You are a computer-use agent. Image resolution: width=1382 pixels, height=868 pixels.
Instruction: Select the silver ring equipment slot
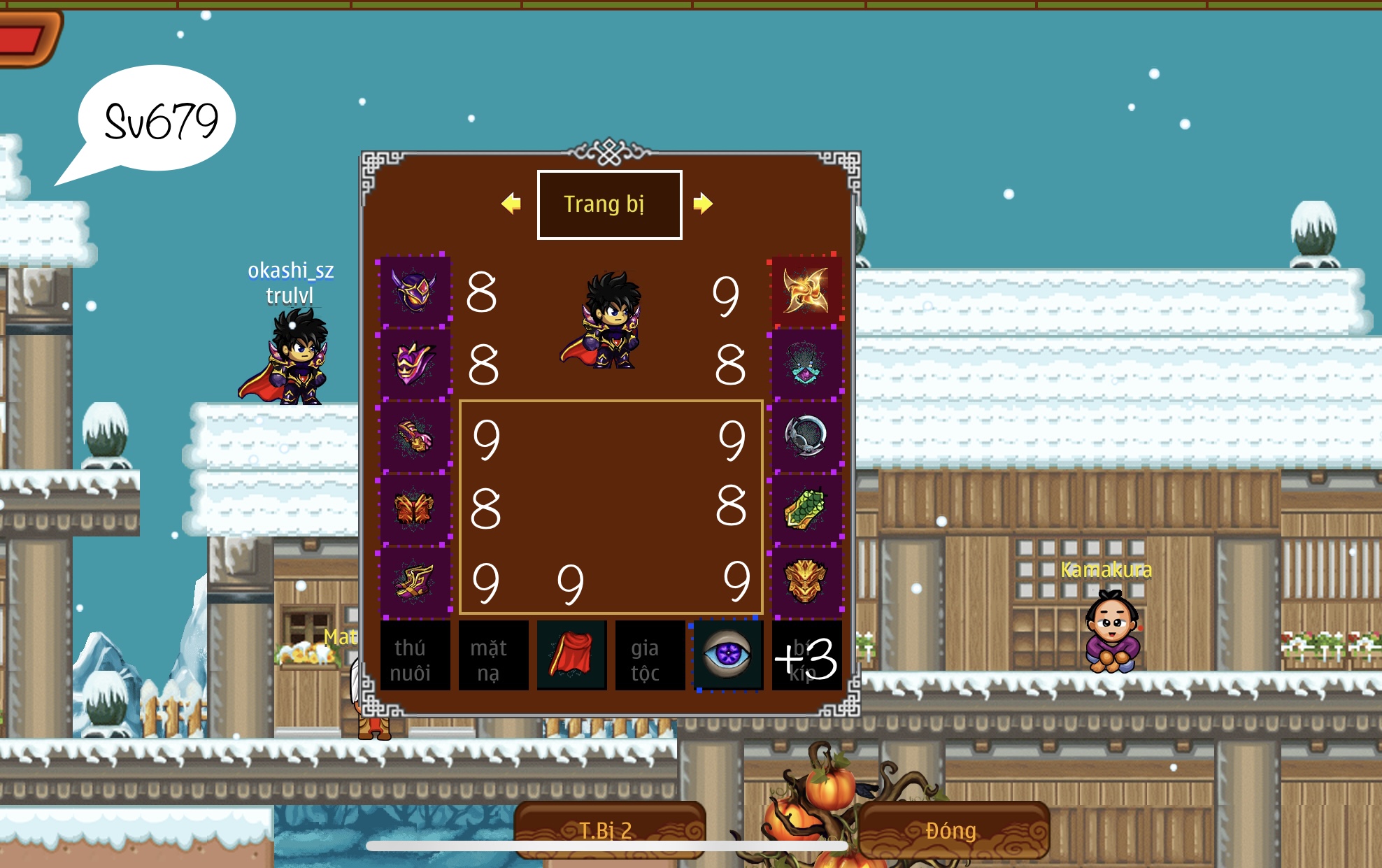[x=806, y=436]
